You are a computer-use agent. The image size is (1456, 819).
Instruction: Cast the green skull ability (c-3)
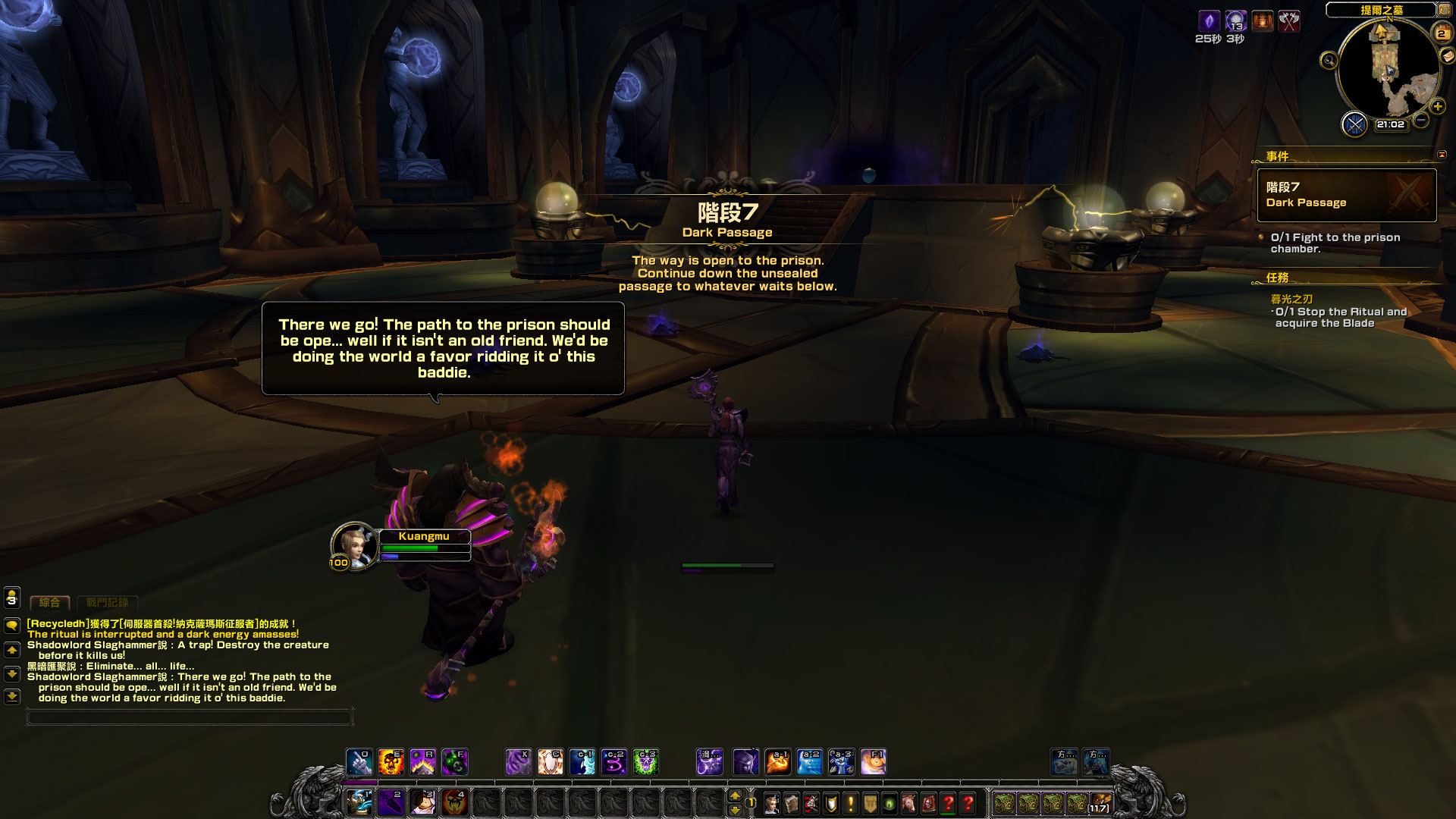coord(645,761)
